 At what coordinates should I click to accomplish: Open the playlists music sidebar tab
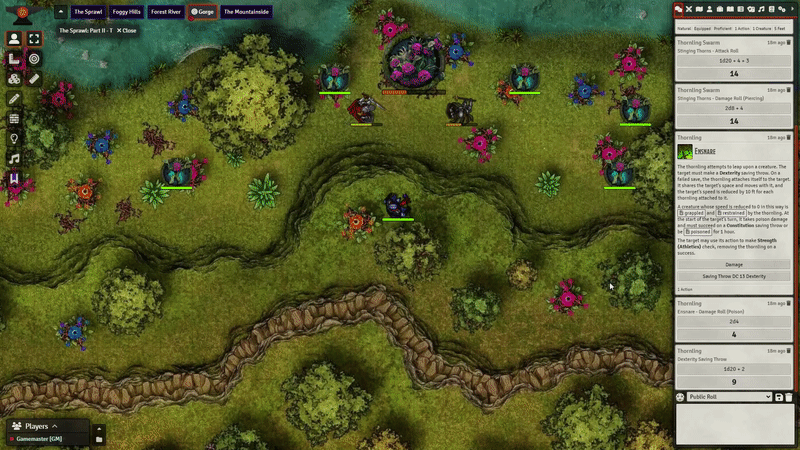tap(762, 9)
